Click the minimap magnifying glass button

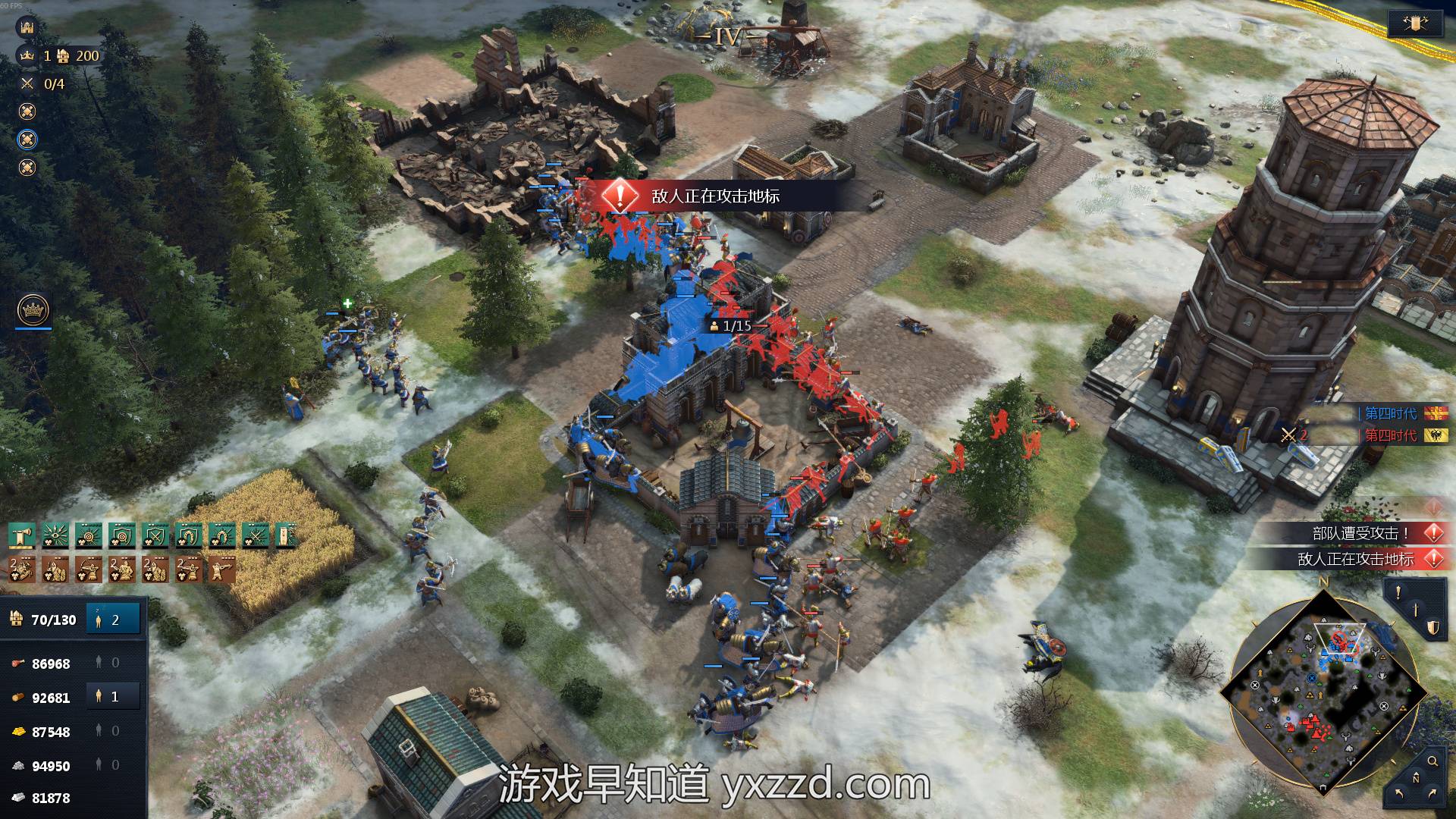pos(1432,761)
